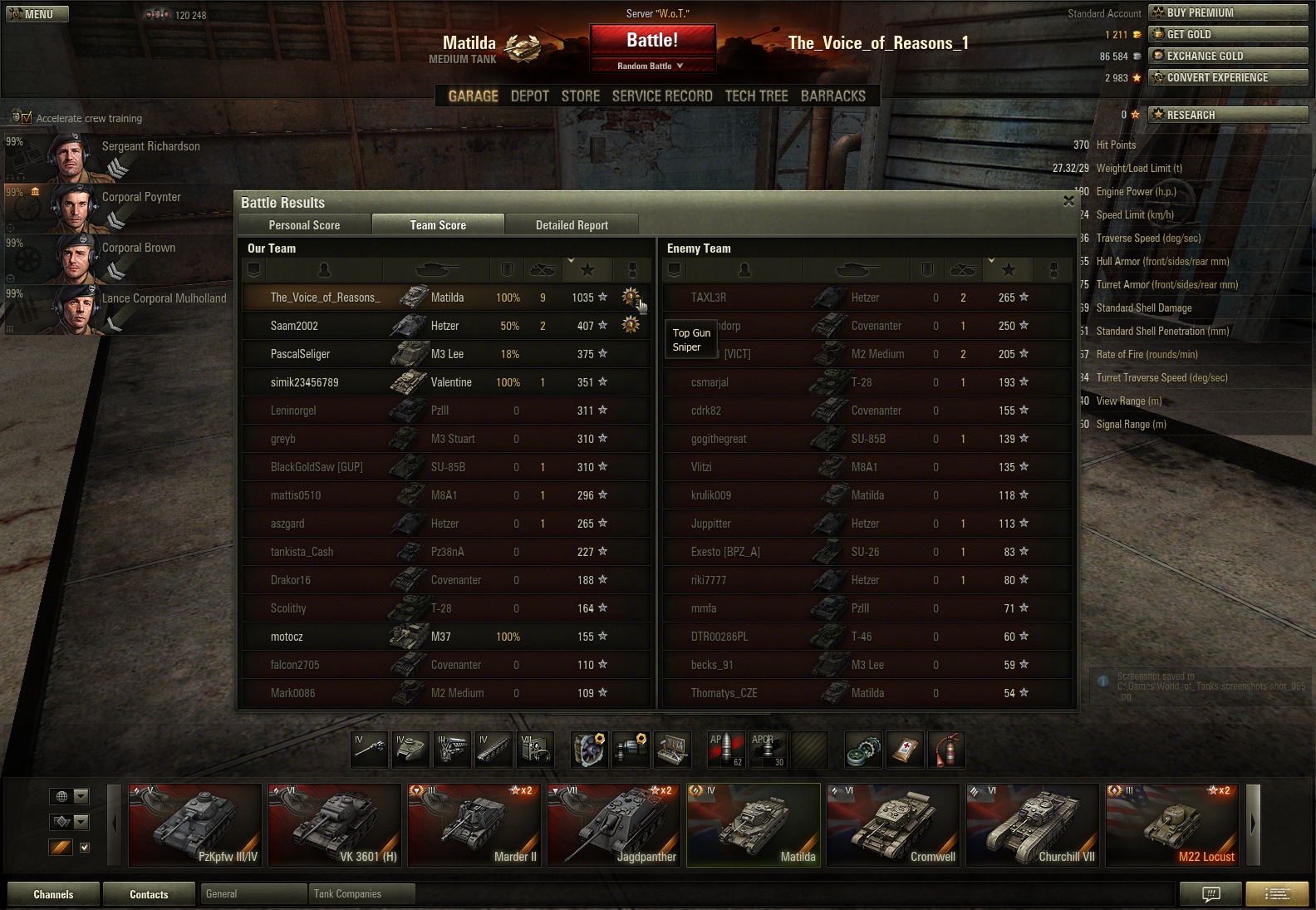Open the Barracks screen
This screenshot has width=1316, height=910.
pyautogui.click(x=832, y=96)
